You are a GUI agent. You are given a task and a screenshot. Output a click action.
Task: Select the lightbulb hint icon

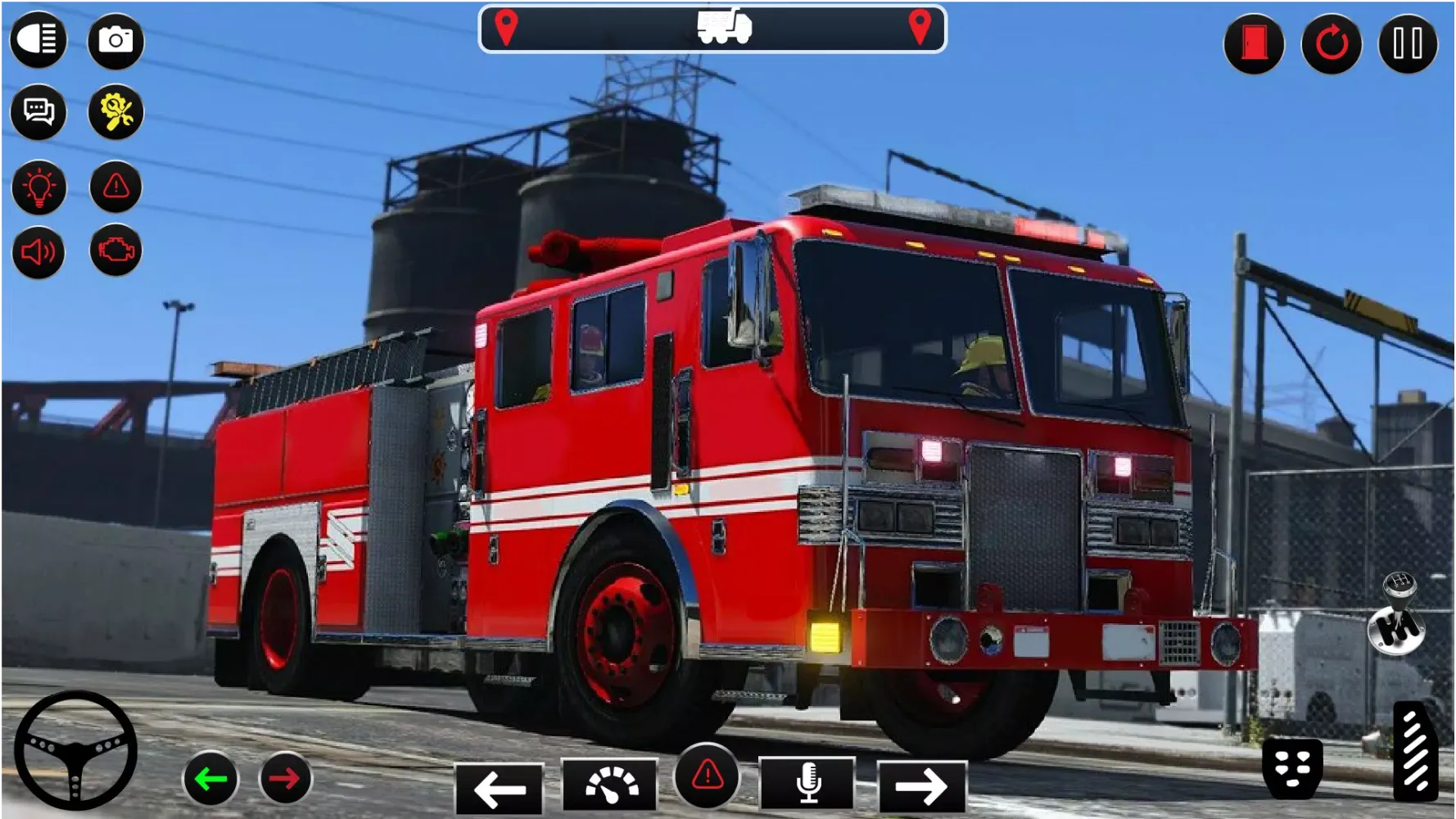click(38, 186)
